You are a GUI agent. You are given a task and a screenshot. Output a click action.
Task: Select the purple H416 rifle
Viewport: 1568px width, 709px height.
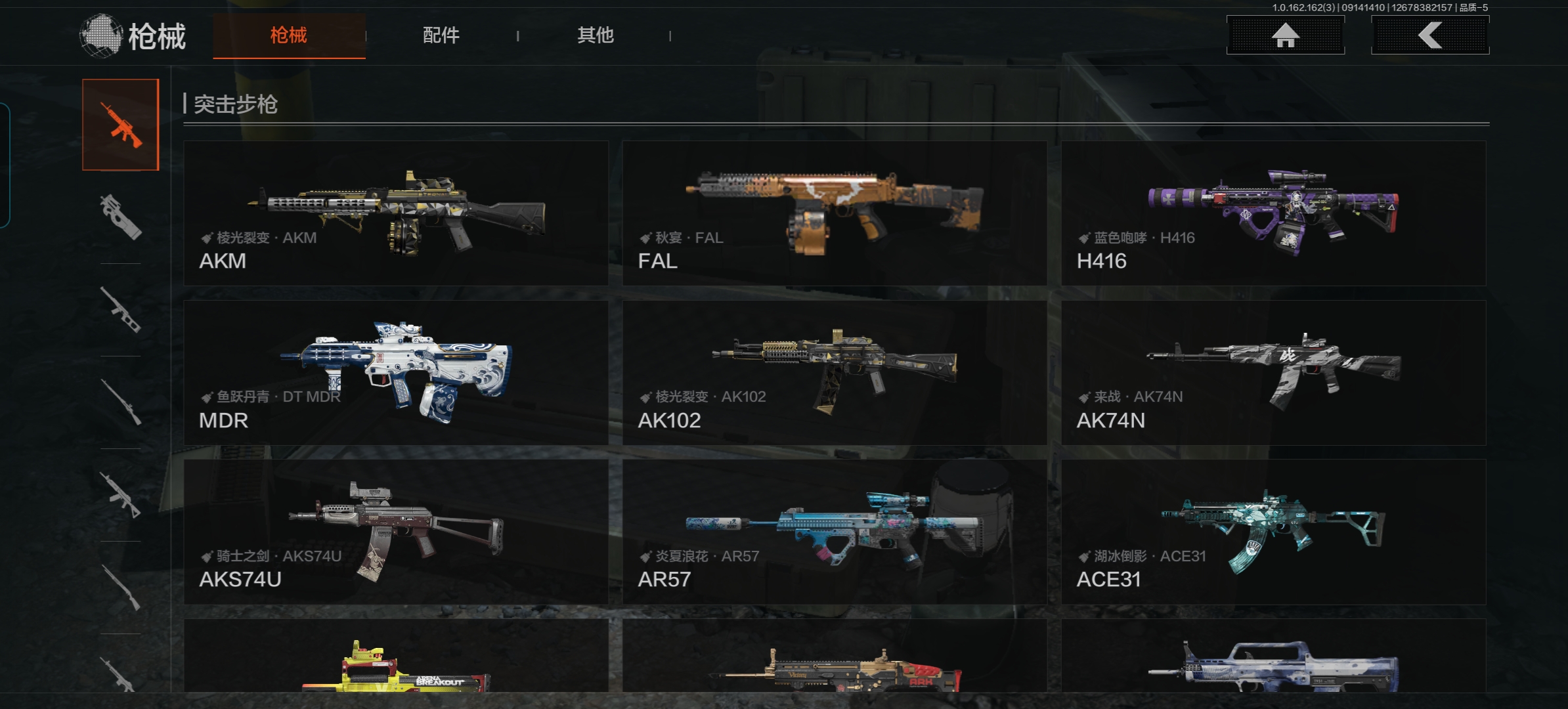coord(1273,213)
